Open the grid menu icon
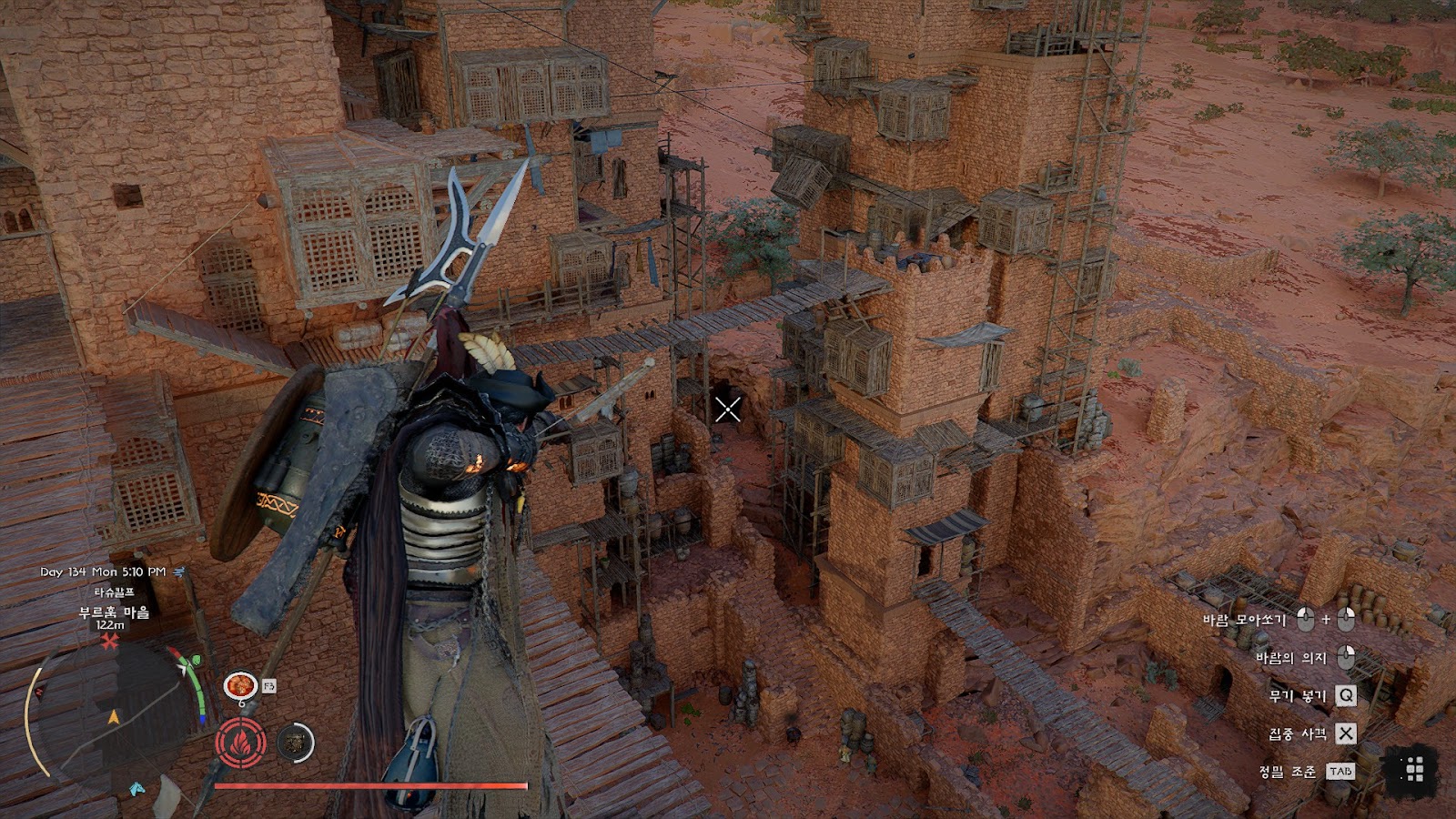1456x819 pixels. 1413,770
